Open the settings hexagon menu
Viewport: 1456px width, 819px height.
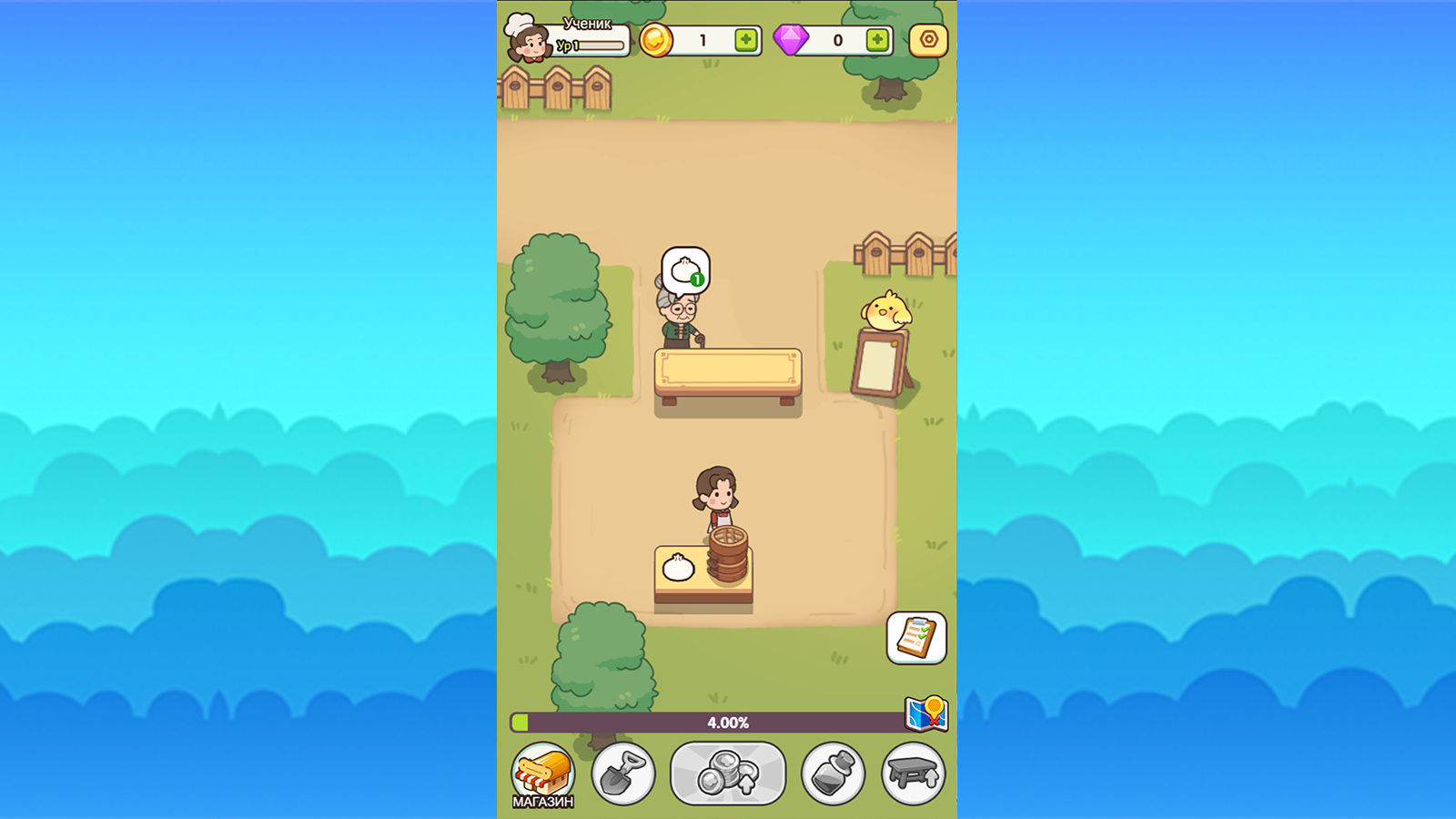click(x=926, y=39)
